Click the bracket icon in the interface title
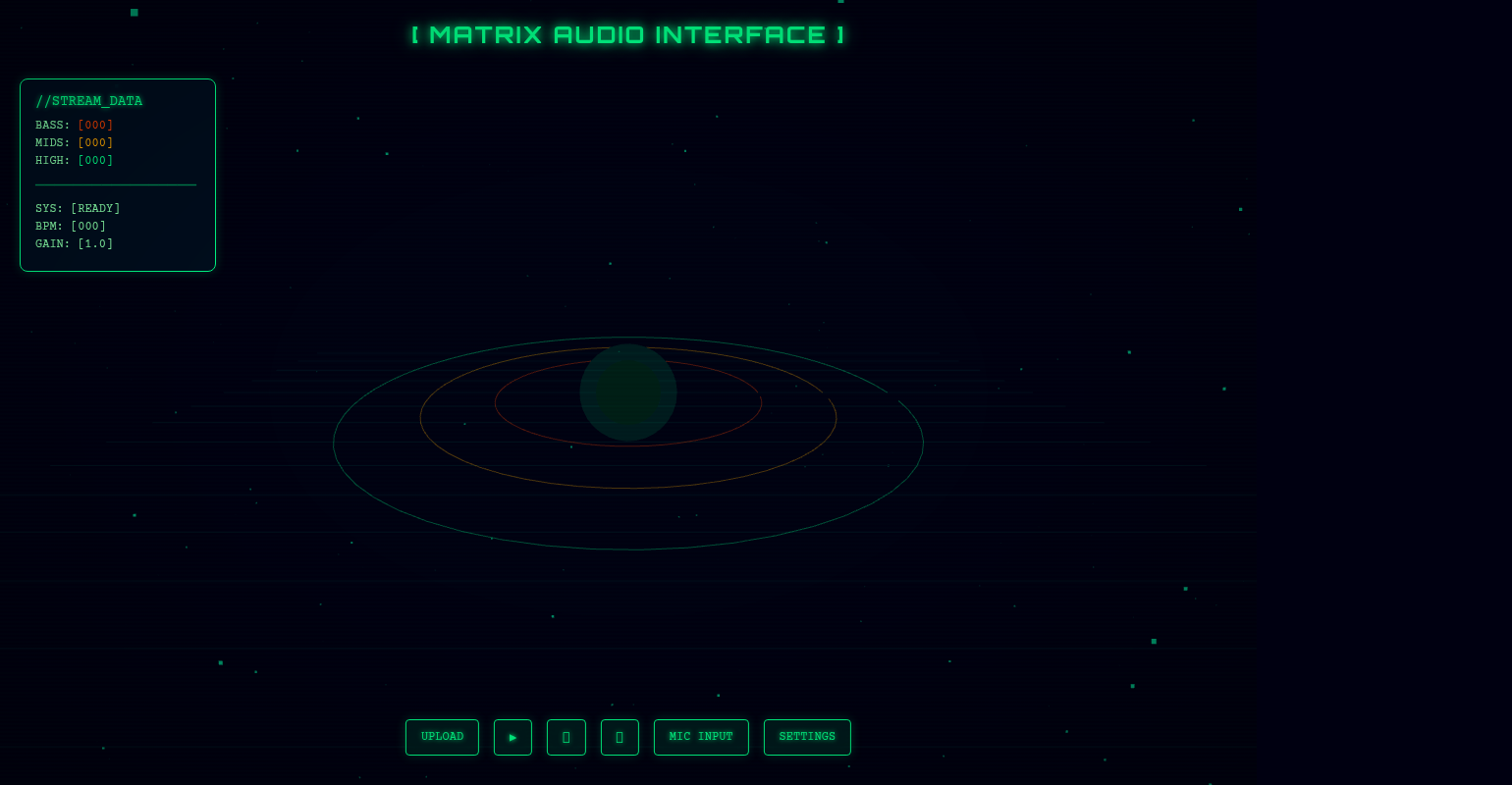1512x785 pixels. [x=416, y=34]
